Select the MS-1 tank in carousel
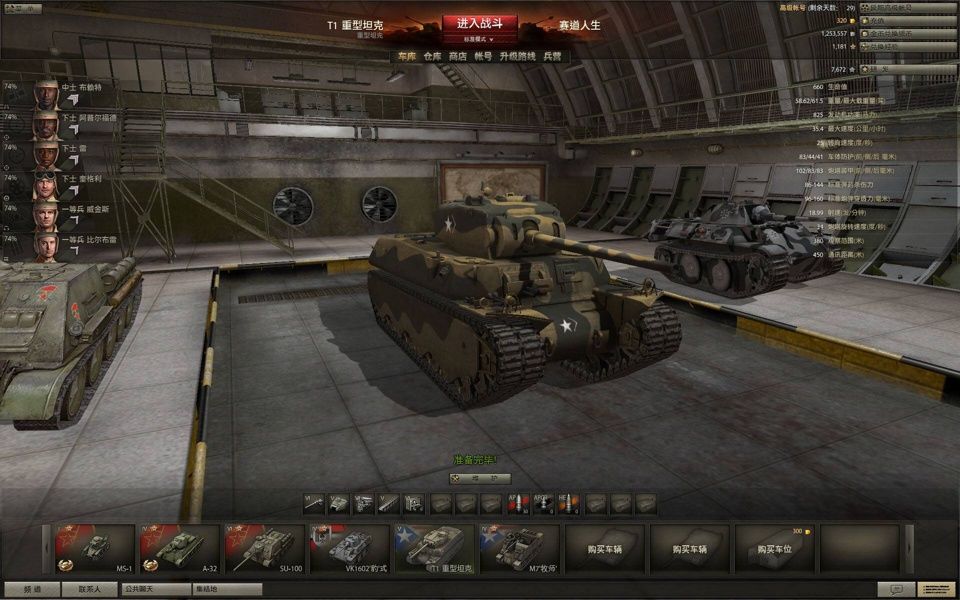This screenshot has height=600, width=960. coord(95,548)
